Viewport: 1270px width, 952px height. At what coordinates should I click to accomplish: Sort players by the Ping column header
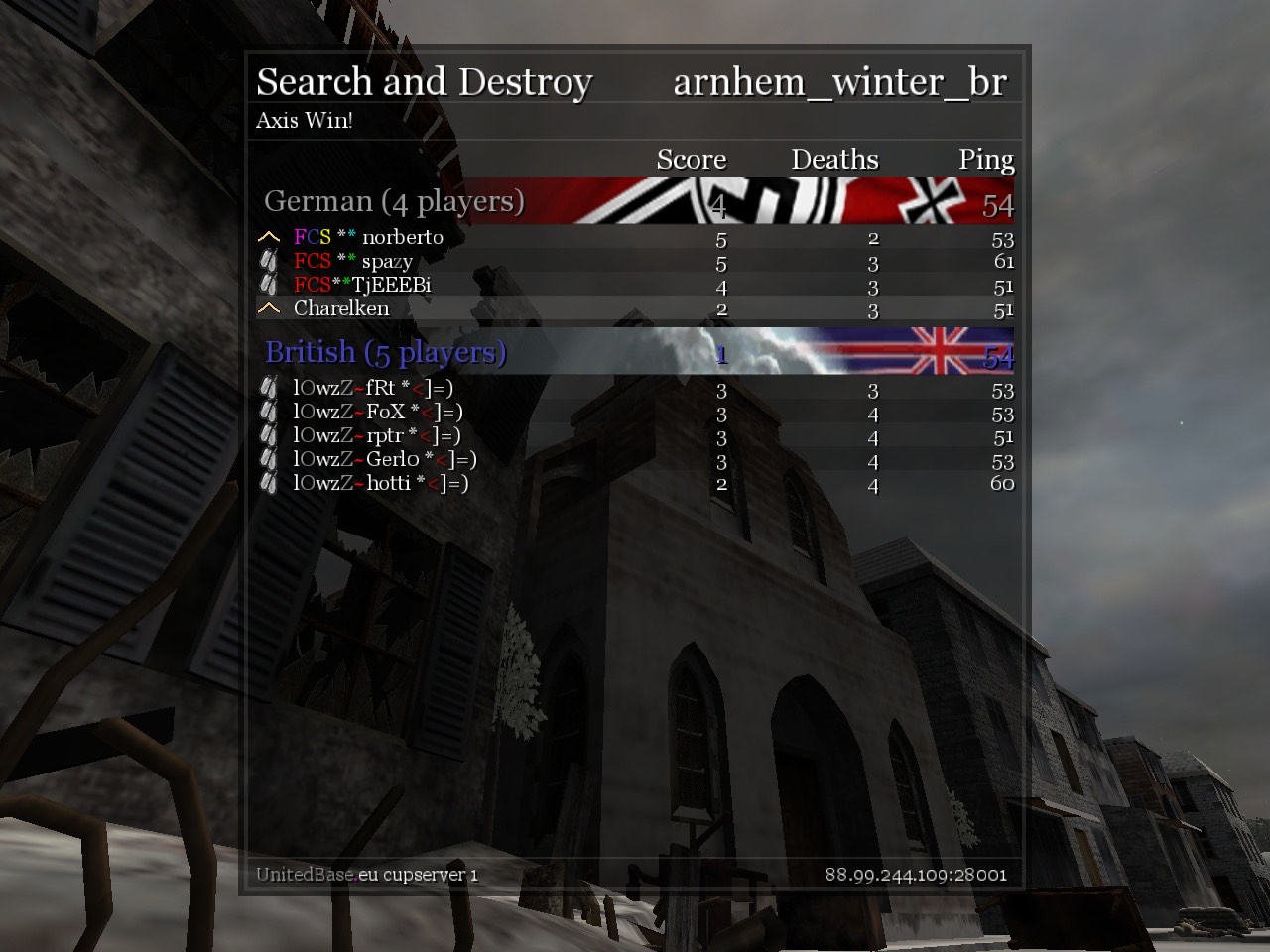(x=985, y=159)
